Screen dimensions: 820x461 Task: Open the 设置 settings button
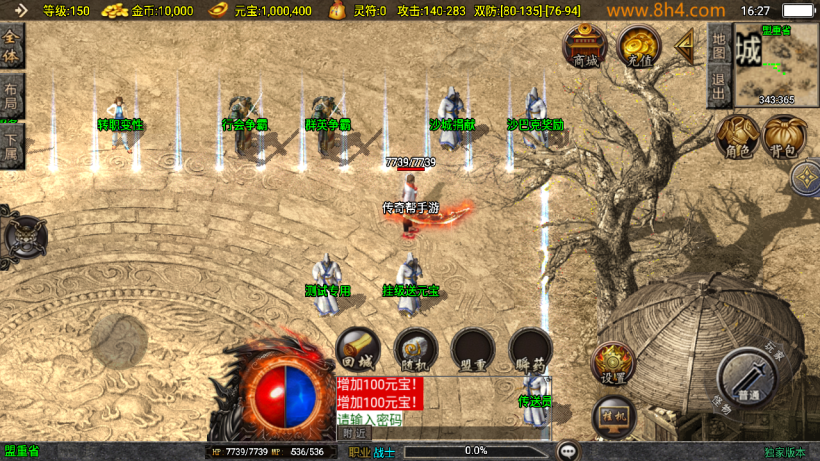point(614,364)
